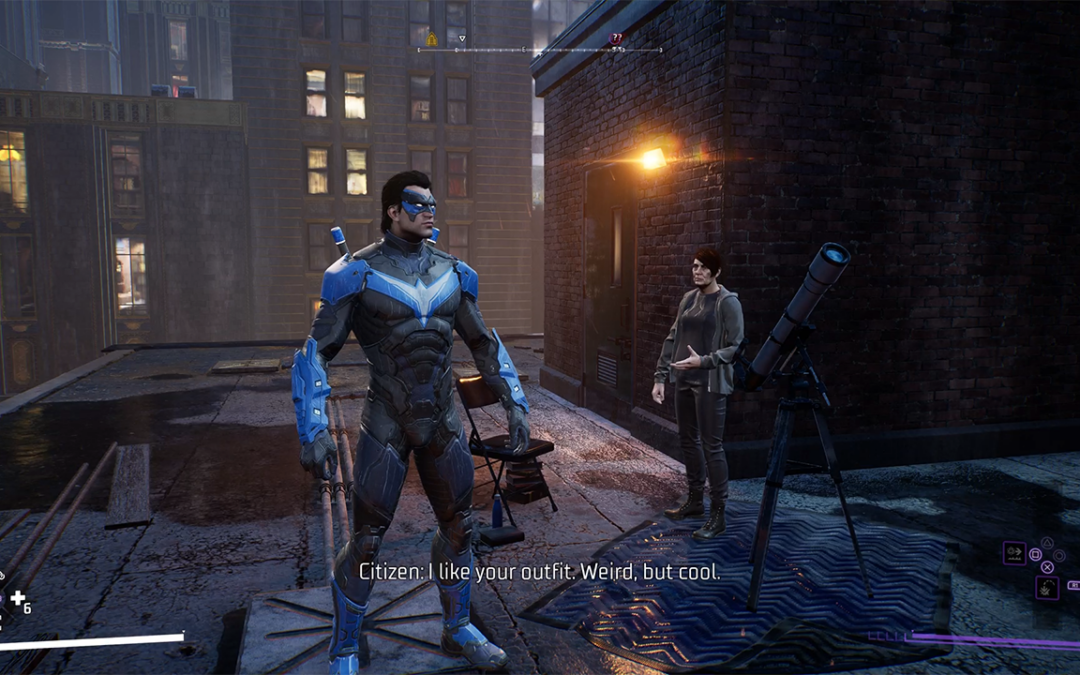Activate the leaping-strike ability icon

(1047, 587)
